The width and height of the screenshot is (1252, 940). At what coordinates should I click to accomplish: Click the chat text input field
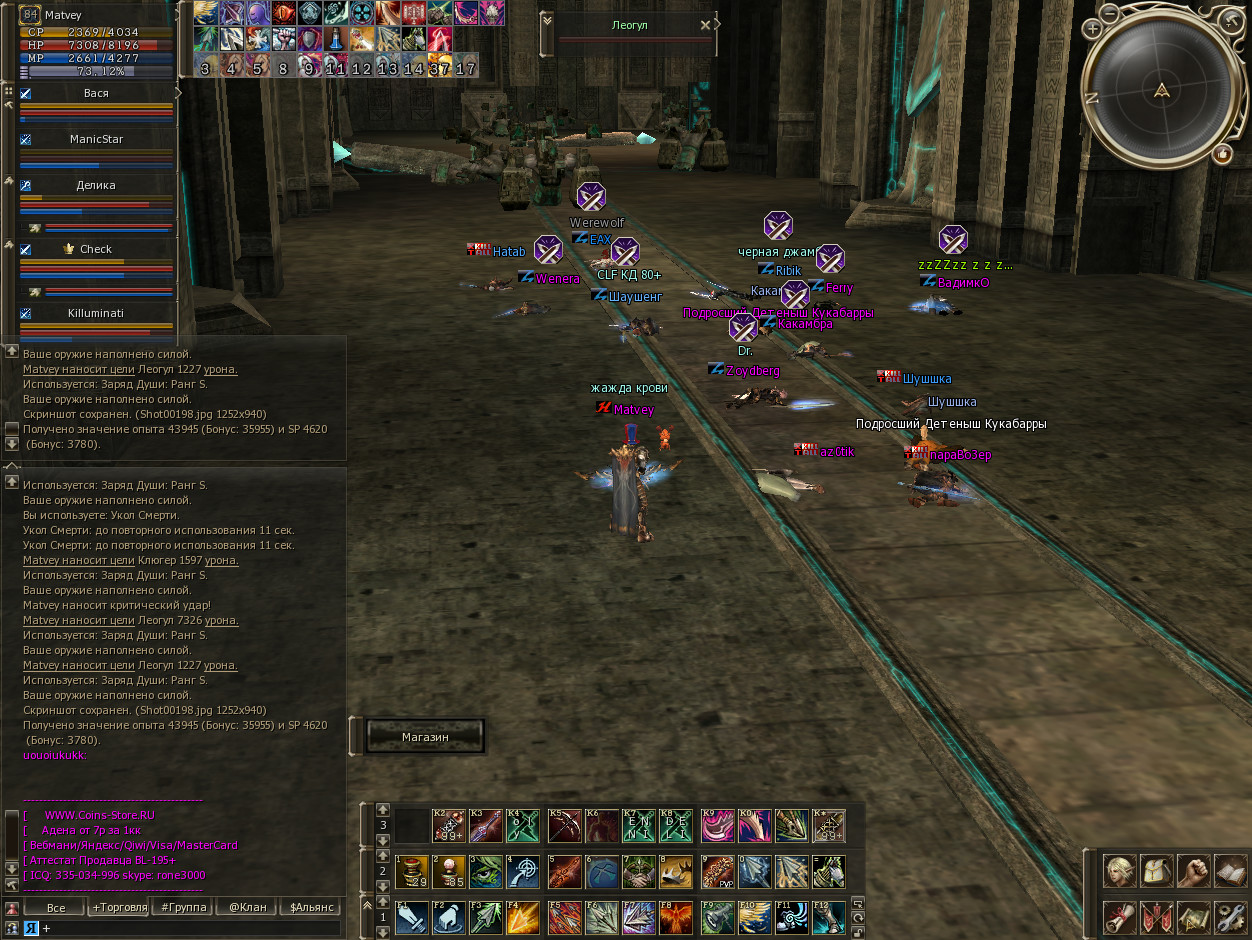[190, 928]
